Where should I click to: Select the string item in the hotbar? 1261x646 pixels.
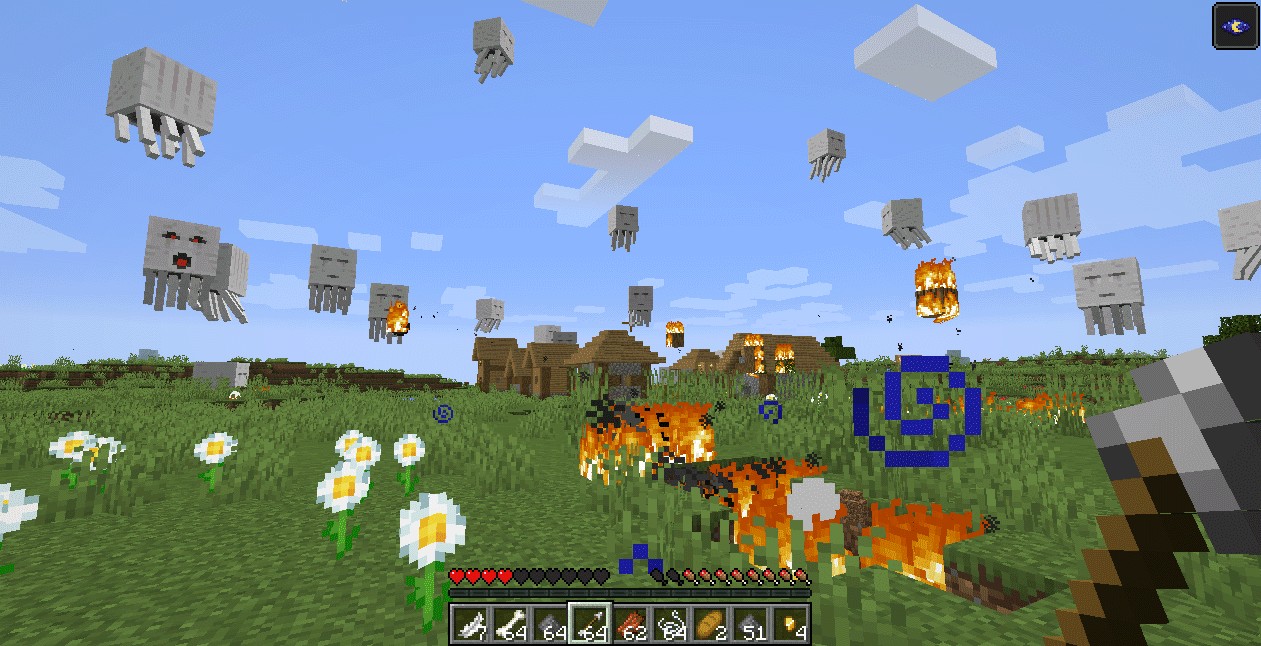[670, 623]
